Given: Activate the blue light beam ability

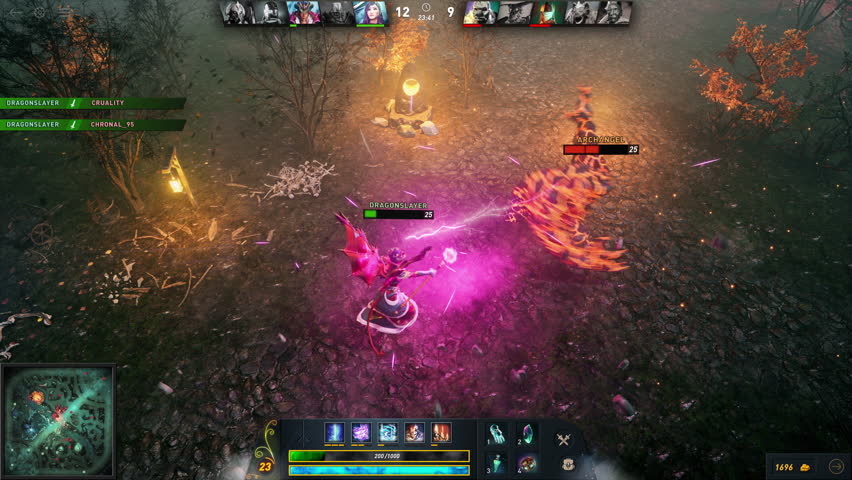Looking at the screenshot, I should tap(334, 433).
